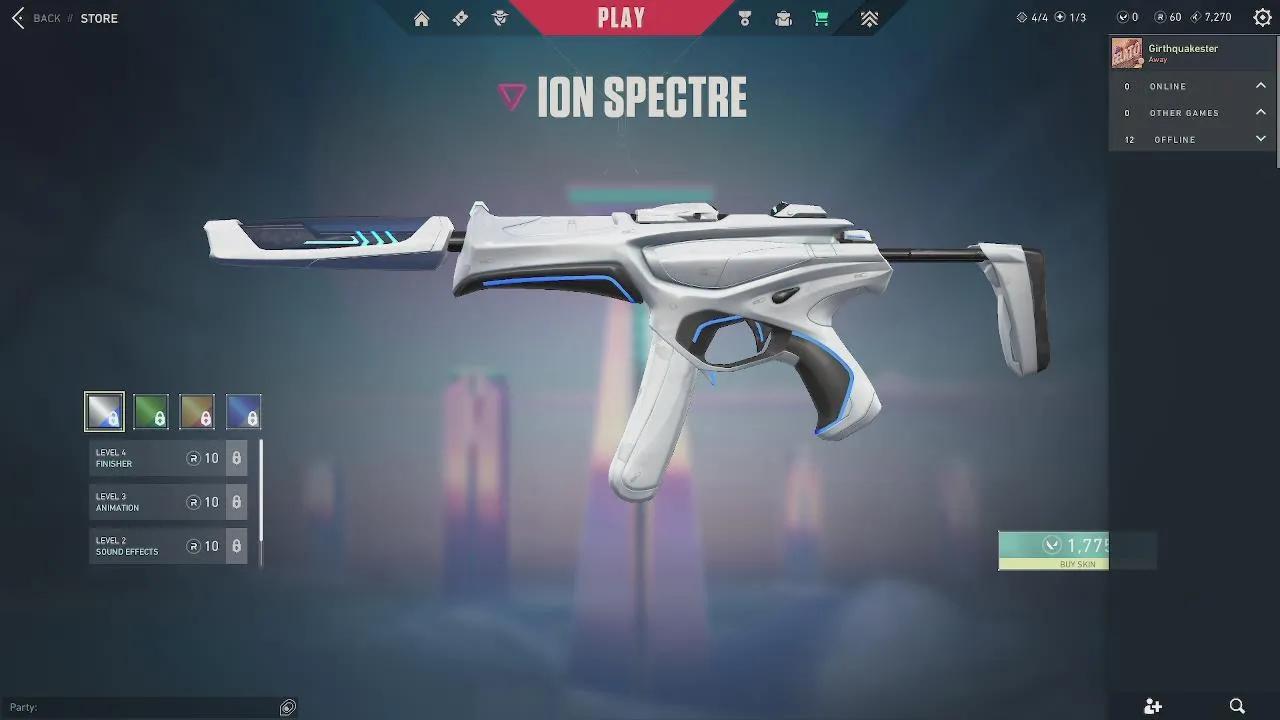Screen dimensions: 1280x720
Task: Open the Settings gear in the top right corner
Action: point(1261,16)
